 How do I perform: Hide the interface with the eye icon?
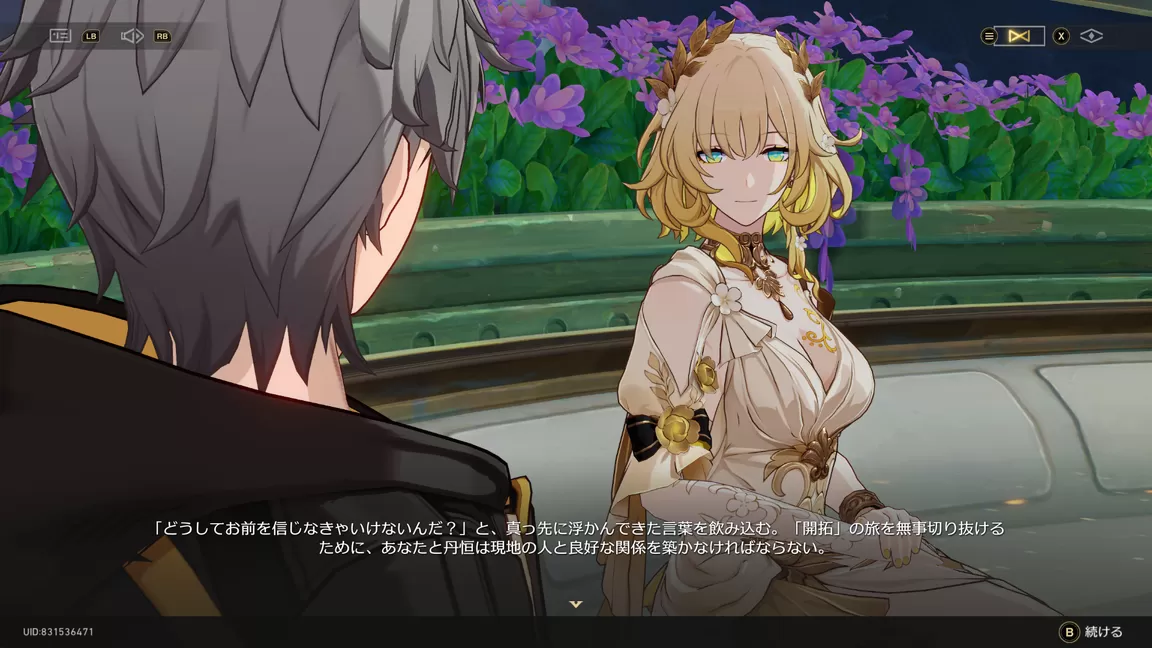(x=1091, y=36)
